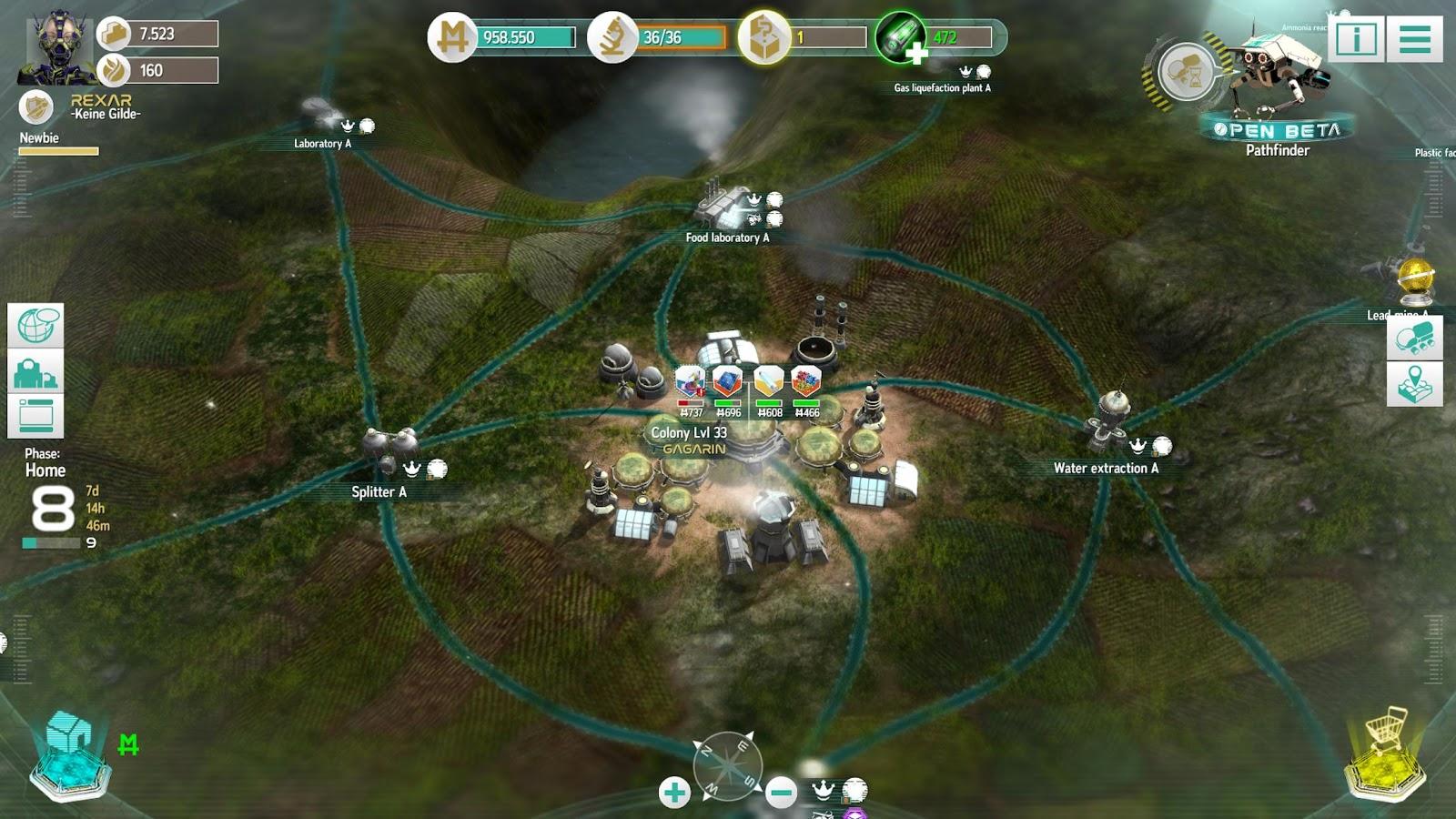Select the Water extraction A label
The image size is (1456, 819).
(x=1106, y=468)
